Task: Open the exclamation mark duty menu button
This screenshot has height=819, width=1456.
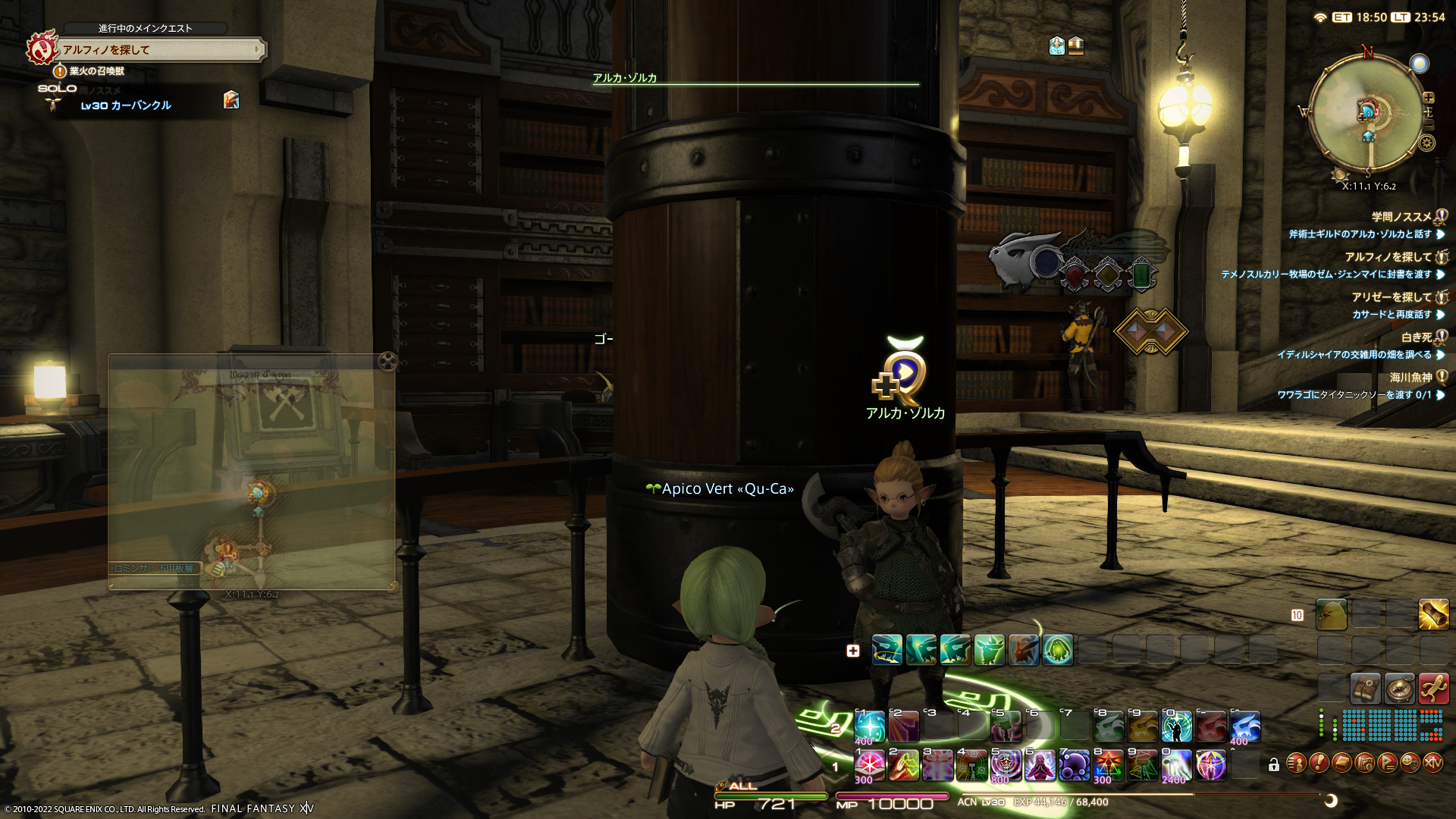Action: click(x=1319, y=763)
